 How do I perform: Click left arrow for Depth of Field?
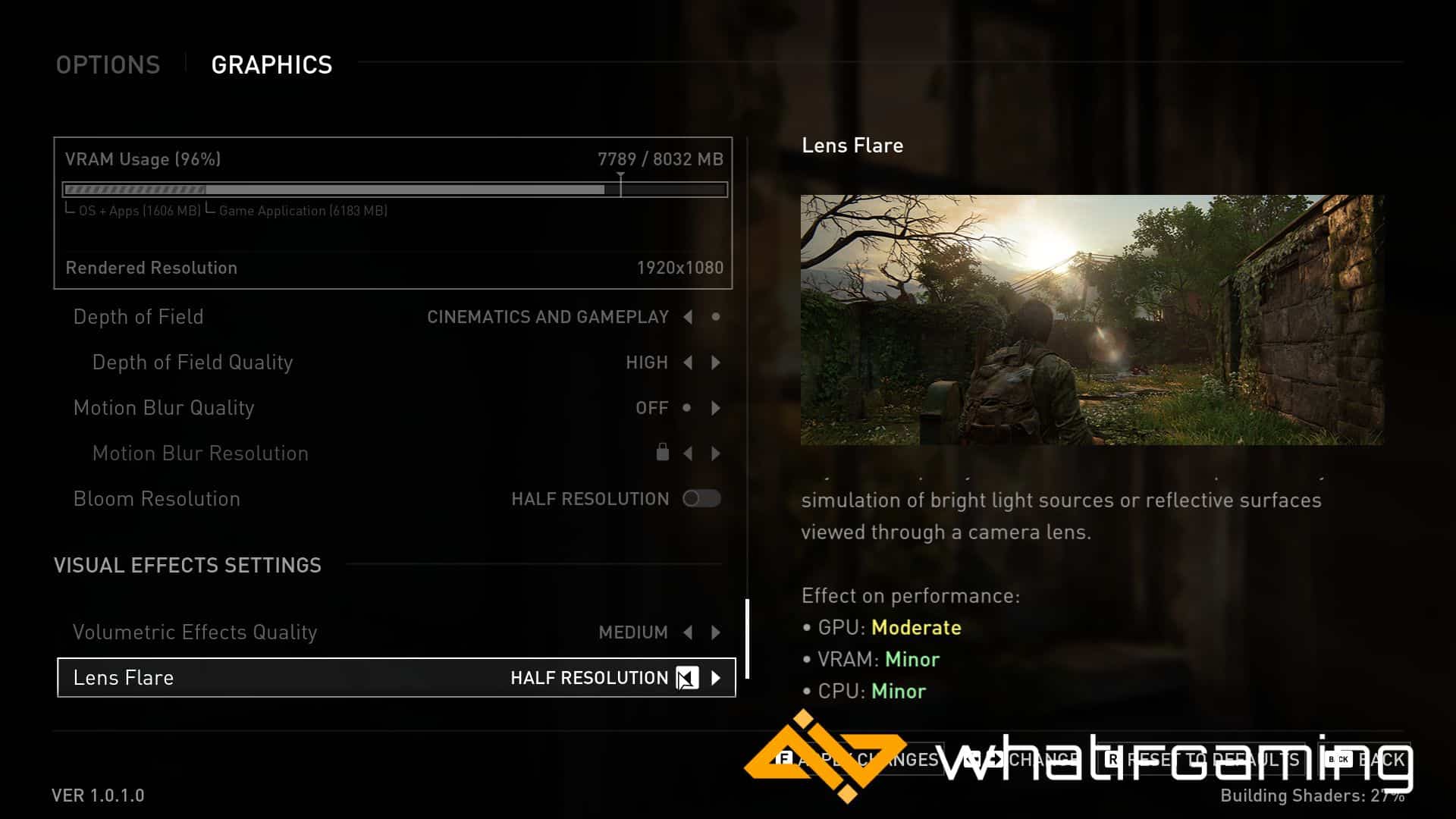pyautogui.click(x=688, y=317)
